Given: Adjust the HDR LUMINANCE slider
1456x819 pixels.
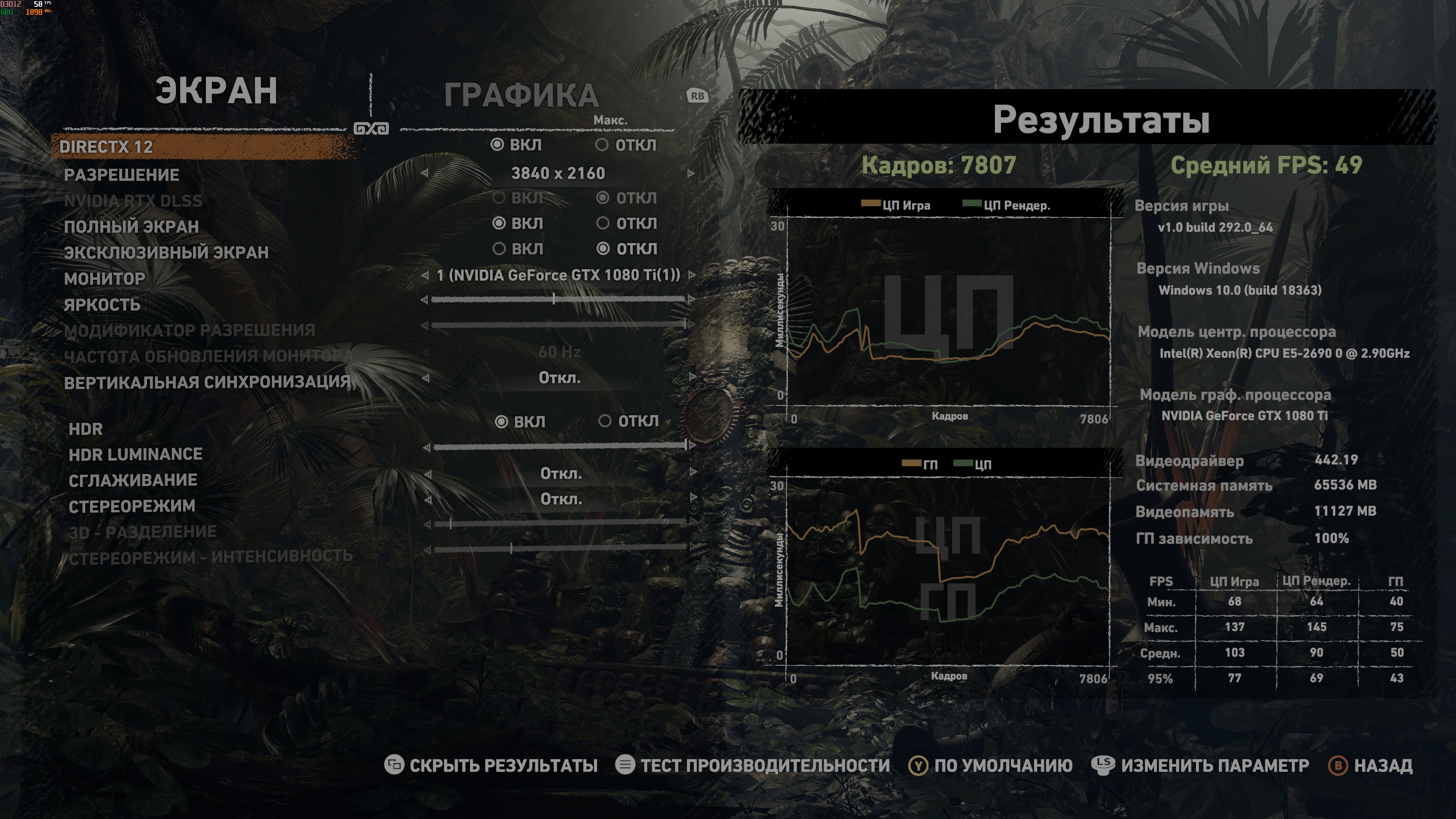Looking at the screenshot, I should coord(560,447).
